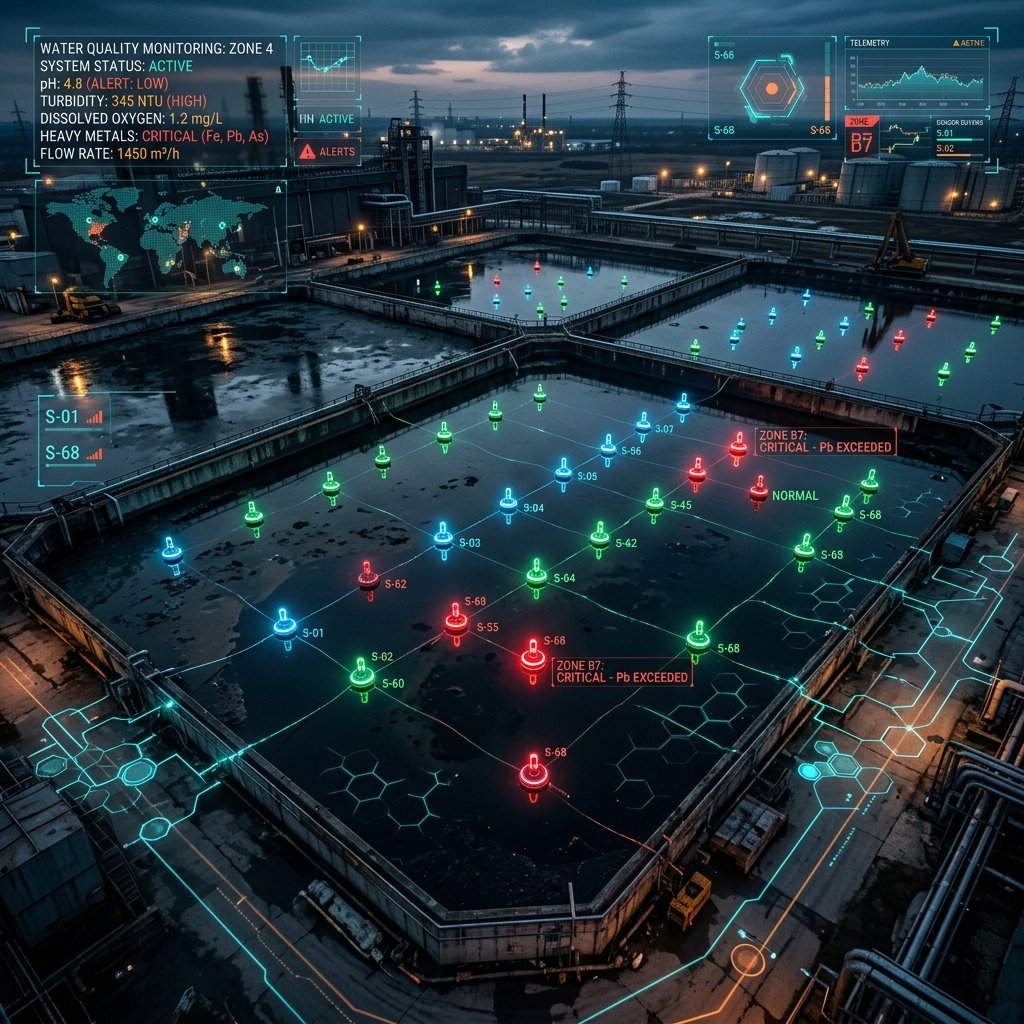Select the red B7 zone tile

pyautogui.click(x=861, y=139)
